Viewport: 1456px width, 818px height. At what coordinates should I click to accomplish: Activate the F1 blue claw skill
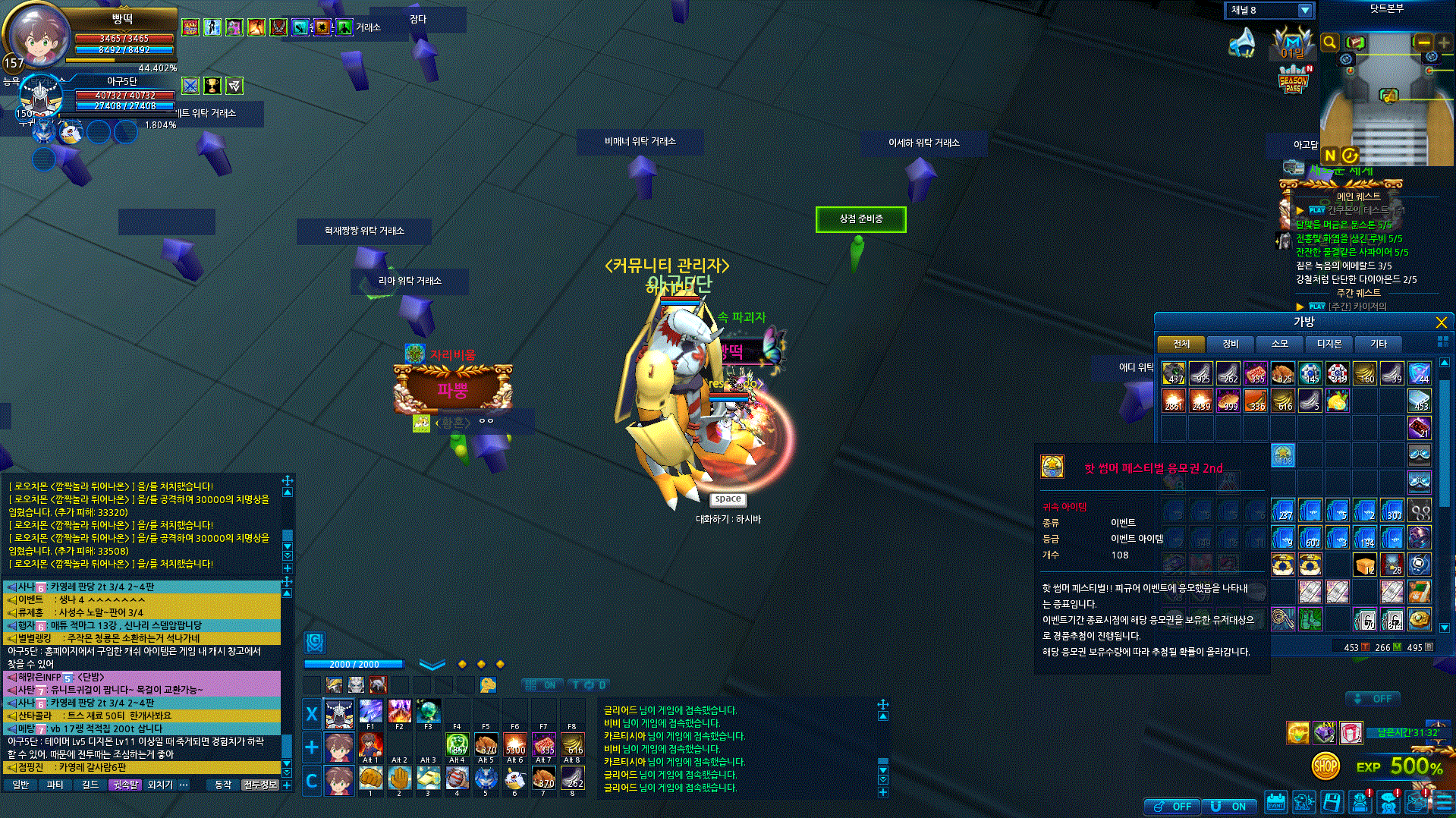(x=370, y=713)
